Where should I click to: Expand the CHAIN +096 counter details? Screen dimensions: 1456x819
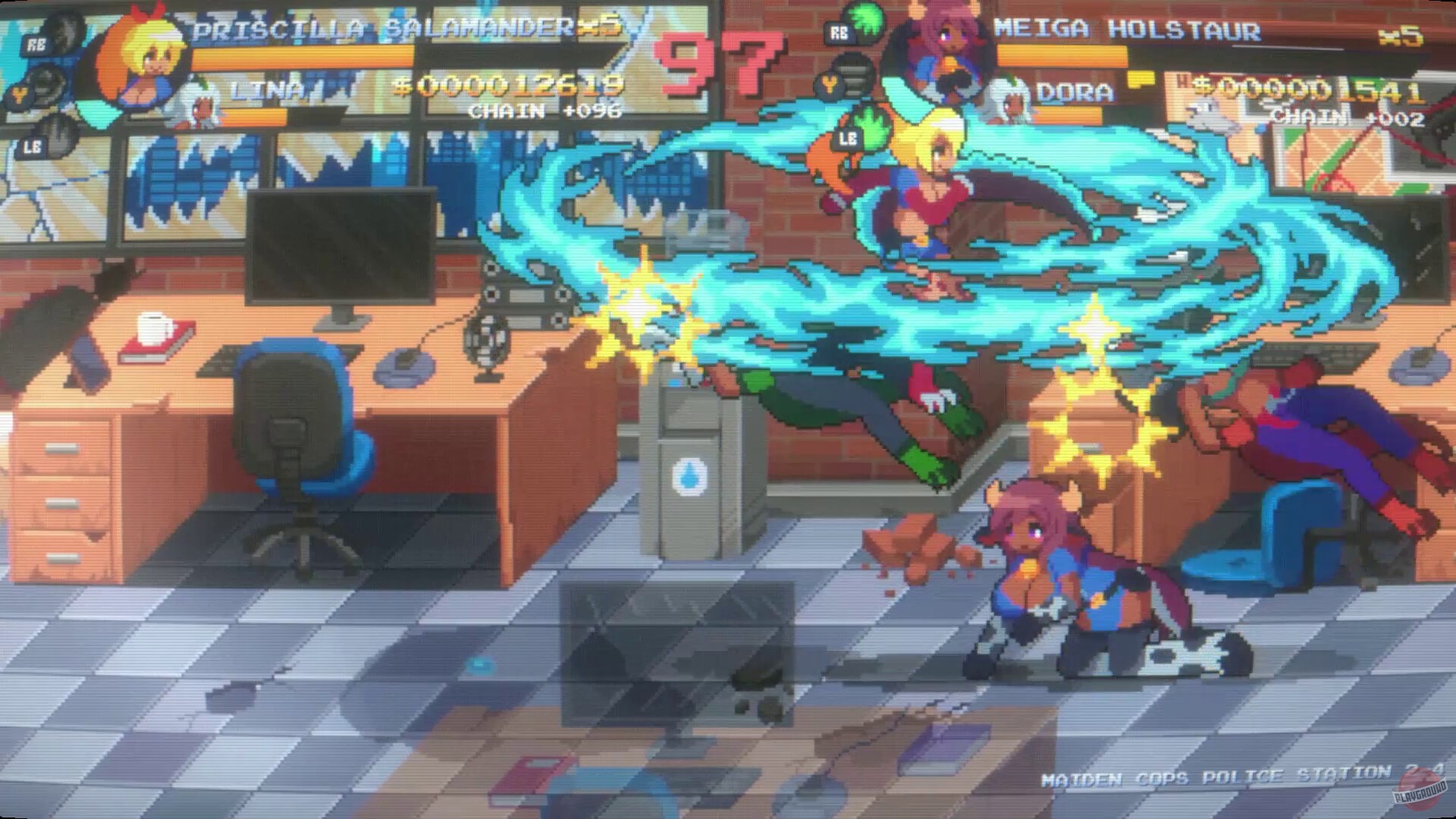(x=544, y=111)
